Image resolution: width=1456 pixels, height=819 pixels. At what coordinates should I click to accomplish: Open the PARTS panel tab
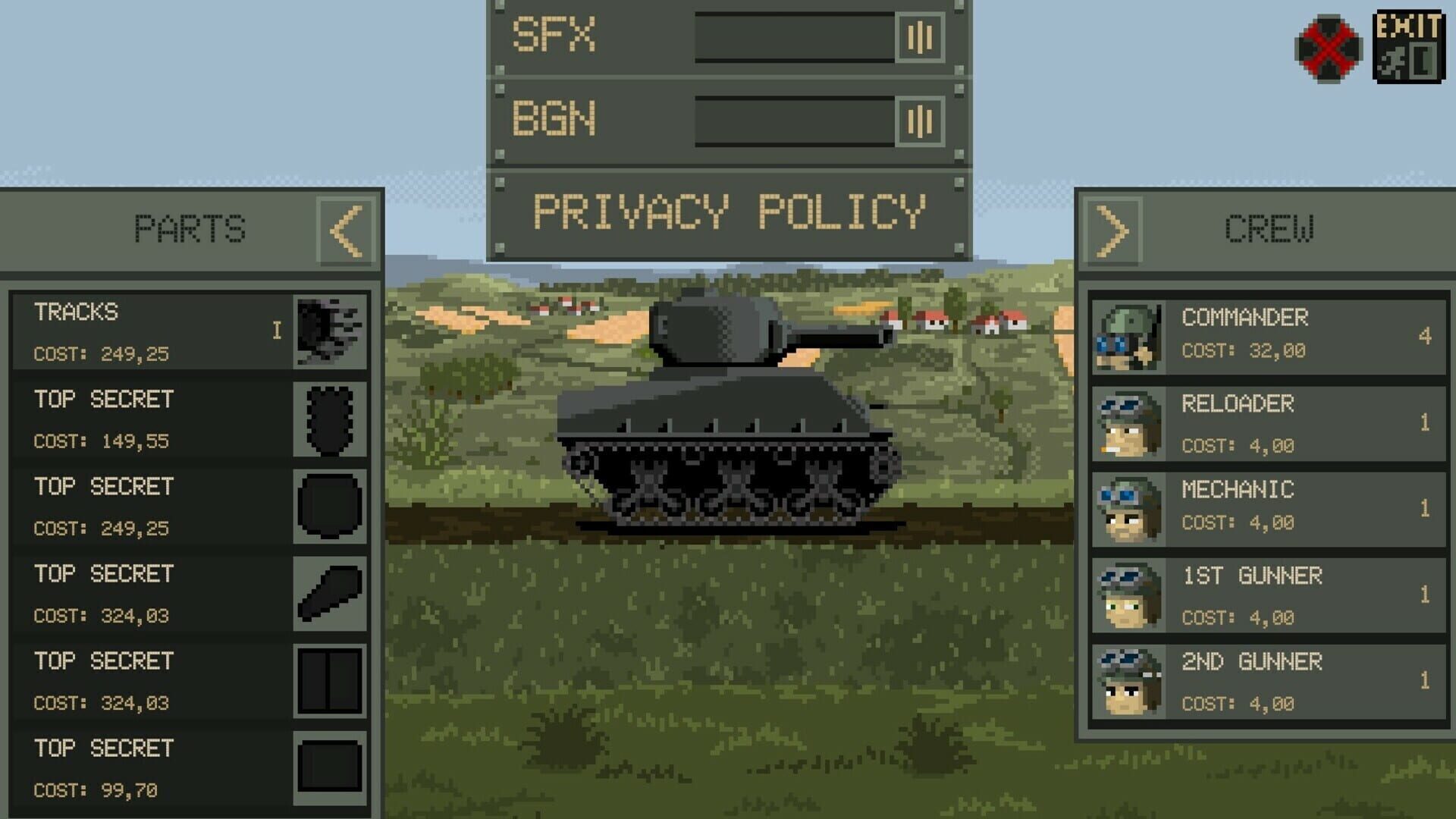(x=190, y=229)
